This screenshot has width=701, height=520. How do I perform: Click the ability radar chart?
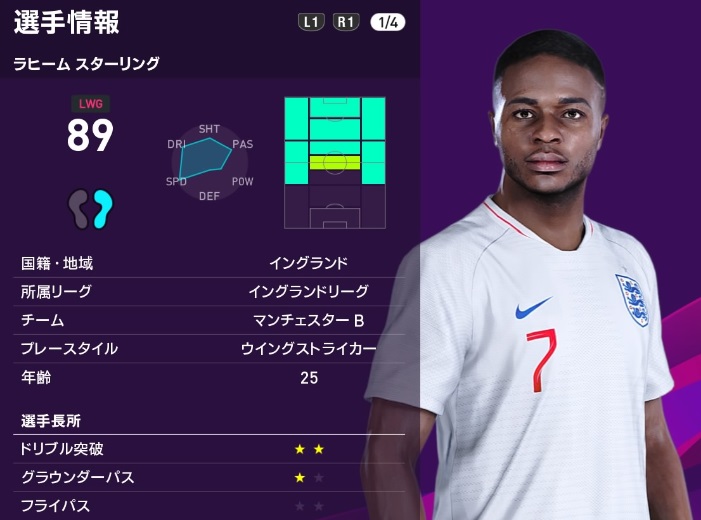click(x=209, y=162)
